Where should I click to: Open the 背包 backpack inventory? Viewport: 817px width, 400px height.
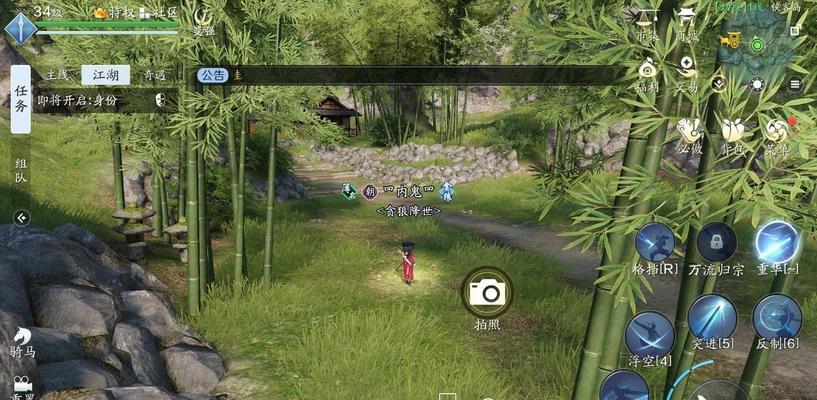731,134
